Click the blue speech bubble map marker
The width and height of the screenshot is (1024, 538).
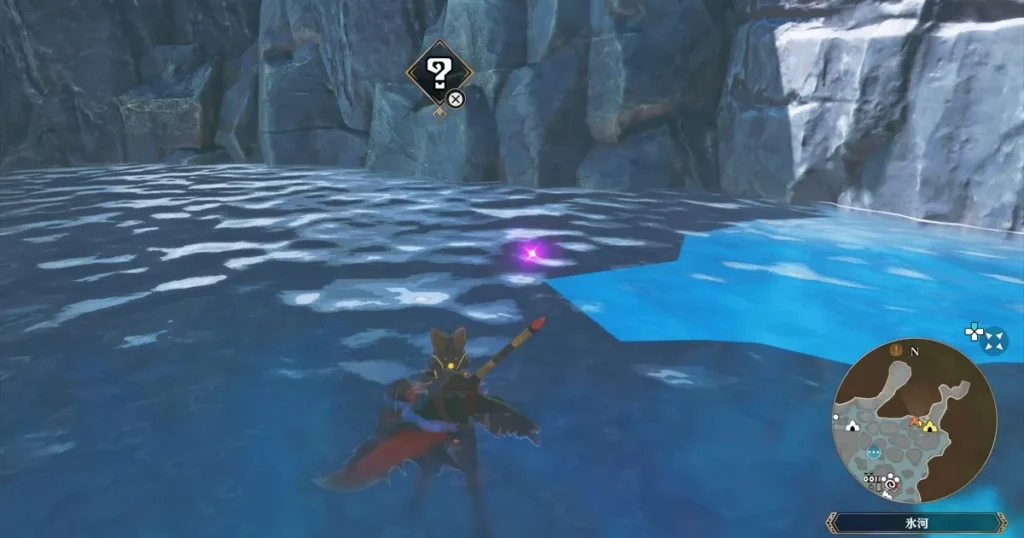pos(875,452)
